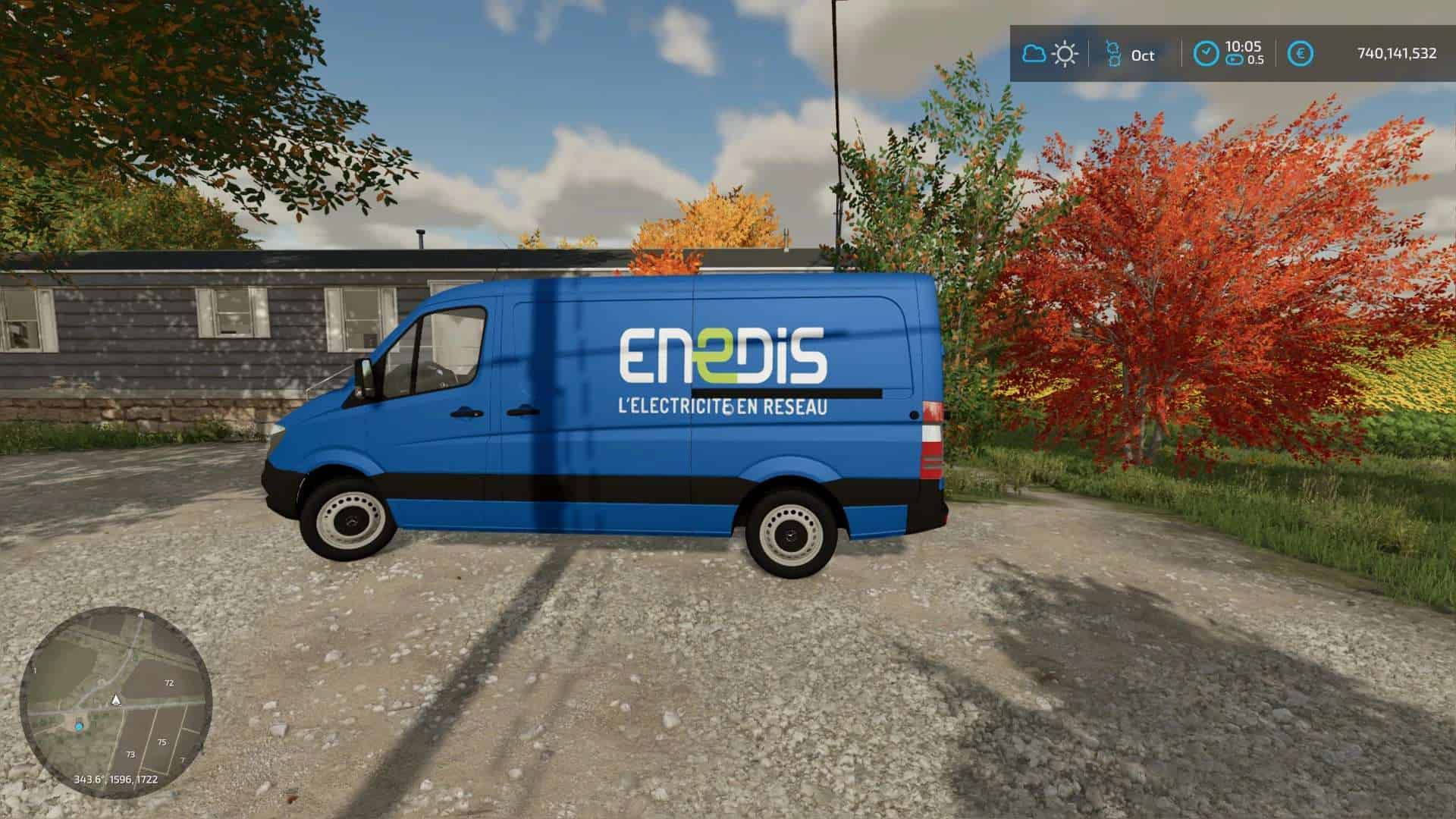
Task: Click the euro currency icon
Action: click(1300, 53)
